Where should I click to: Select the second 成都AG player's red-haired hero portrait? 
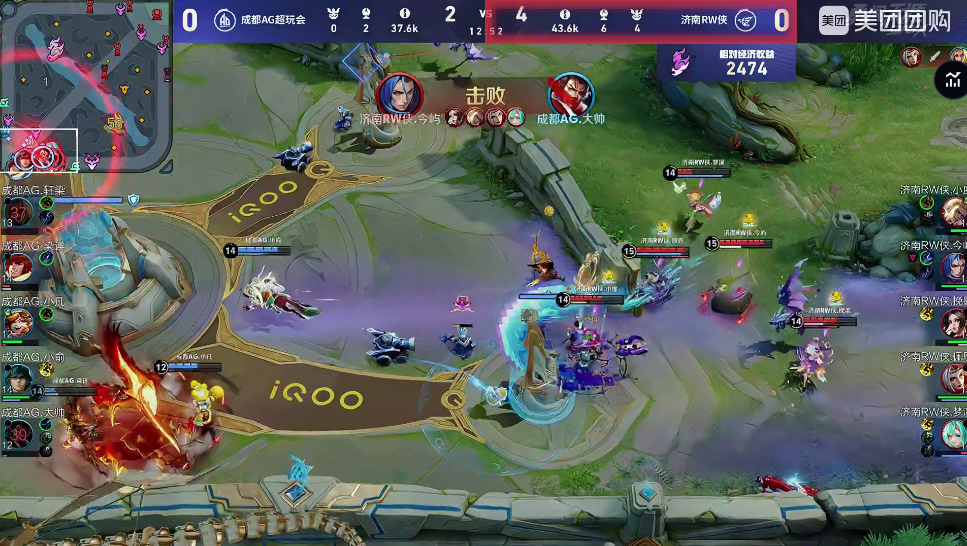(x=20, y=267)
